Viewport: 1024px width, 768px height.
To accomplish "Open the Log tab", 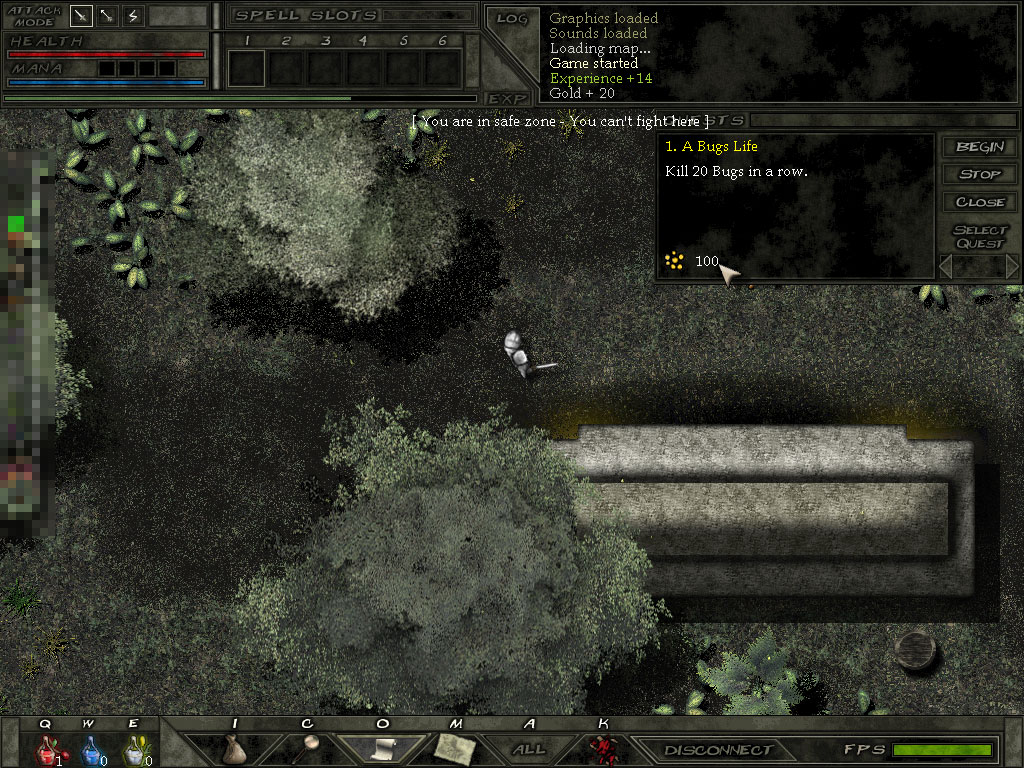I will point(511,18).
